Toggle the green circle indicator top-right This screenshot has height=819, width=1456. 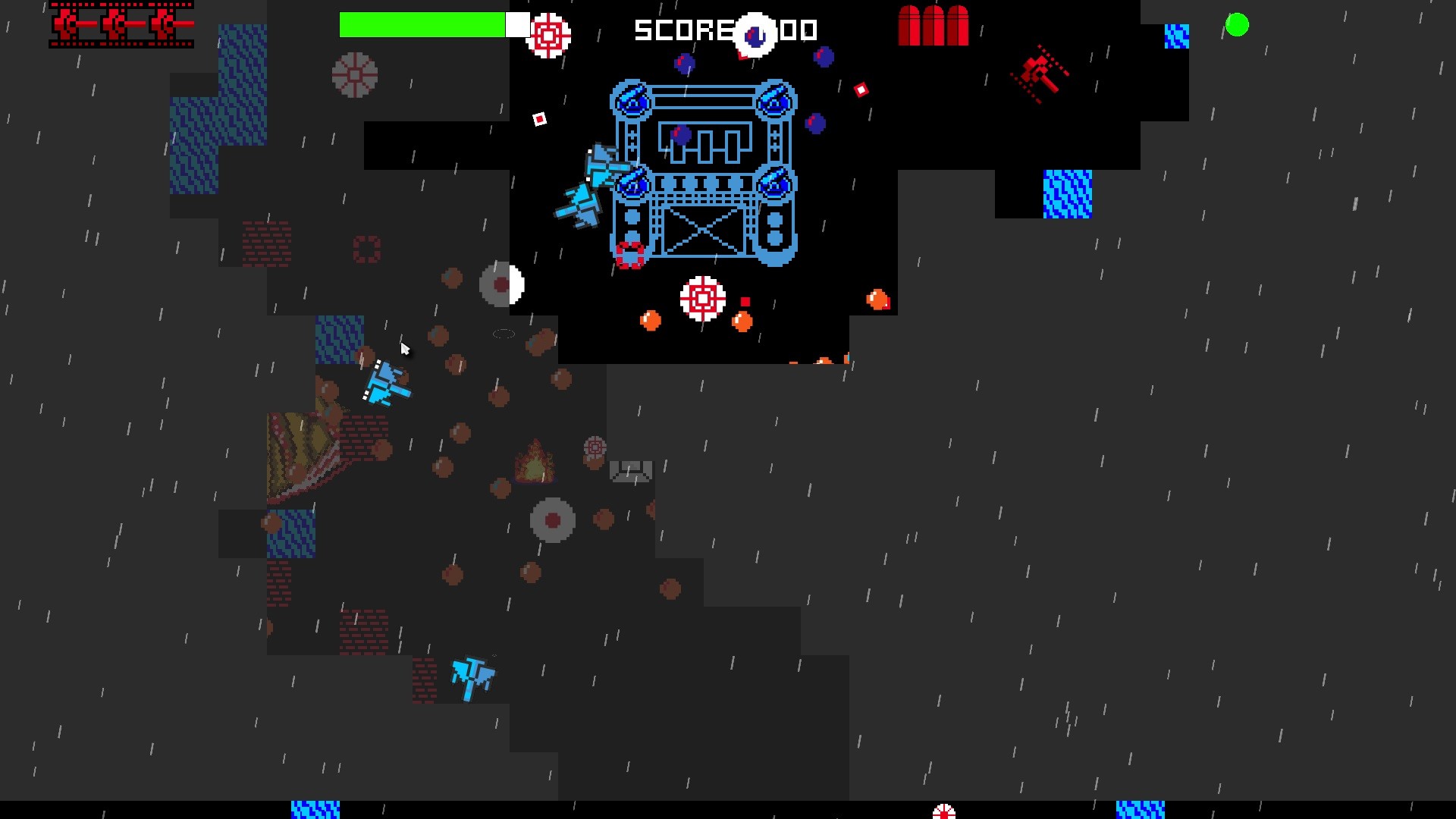click(x=1238, y=25)
